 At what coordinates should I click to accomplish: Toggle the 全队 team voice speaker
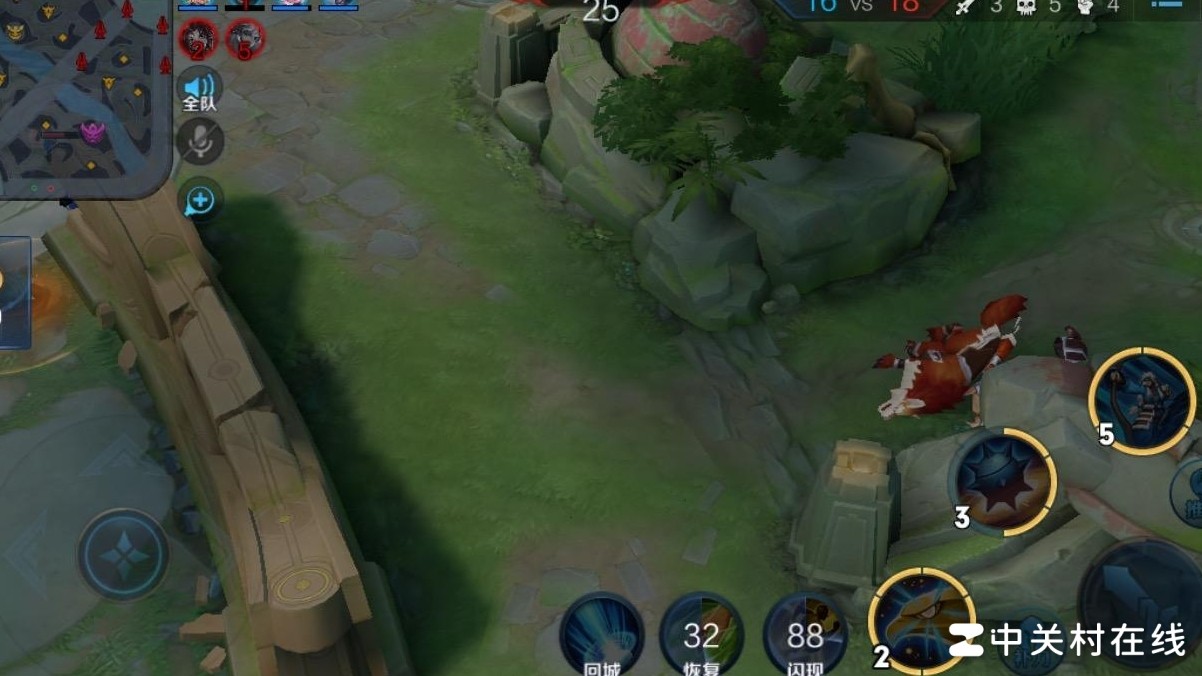point(199,88)
